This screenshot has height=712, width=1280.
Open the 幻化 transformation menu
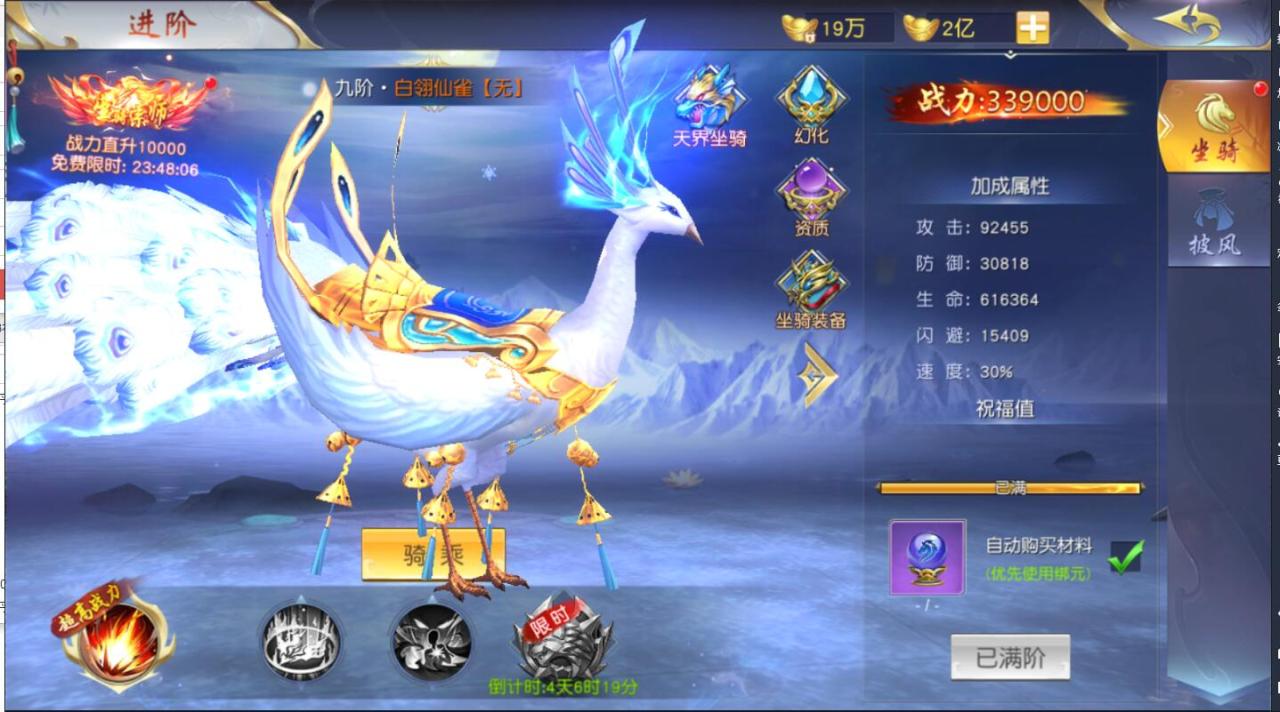click(811, 102)
